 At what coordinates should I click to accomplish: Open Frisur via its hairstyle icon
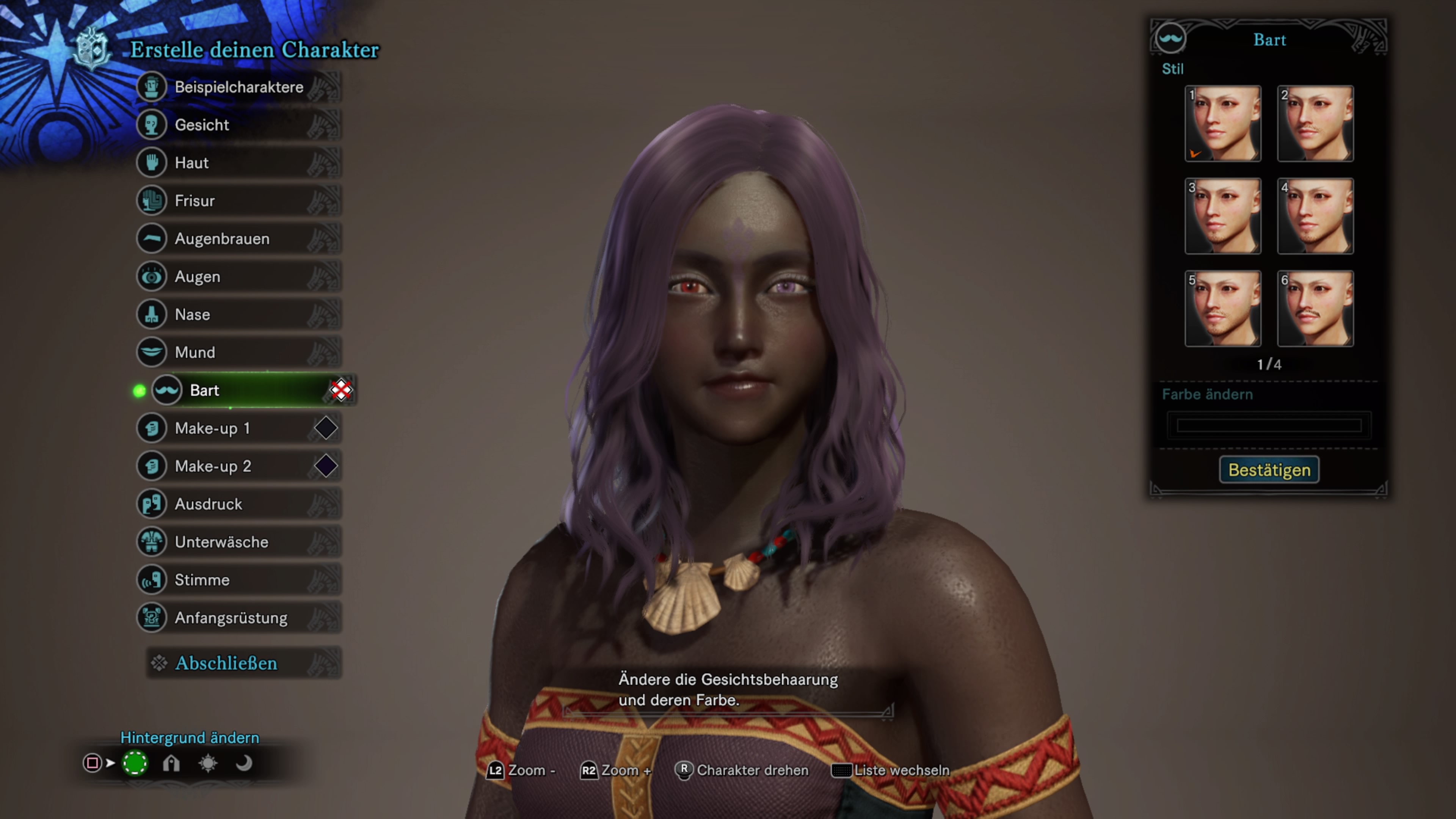[152, 201]
